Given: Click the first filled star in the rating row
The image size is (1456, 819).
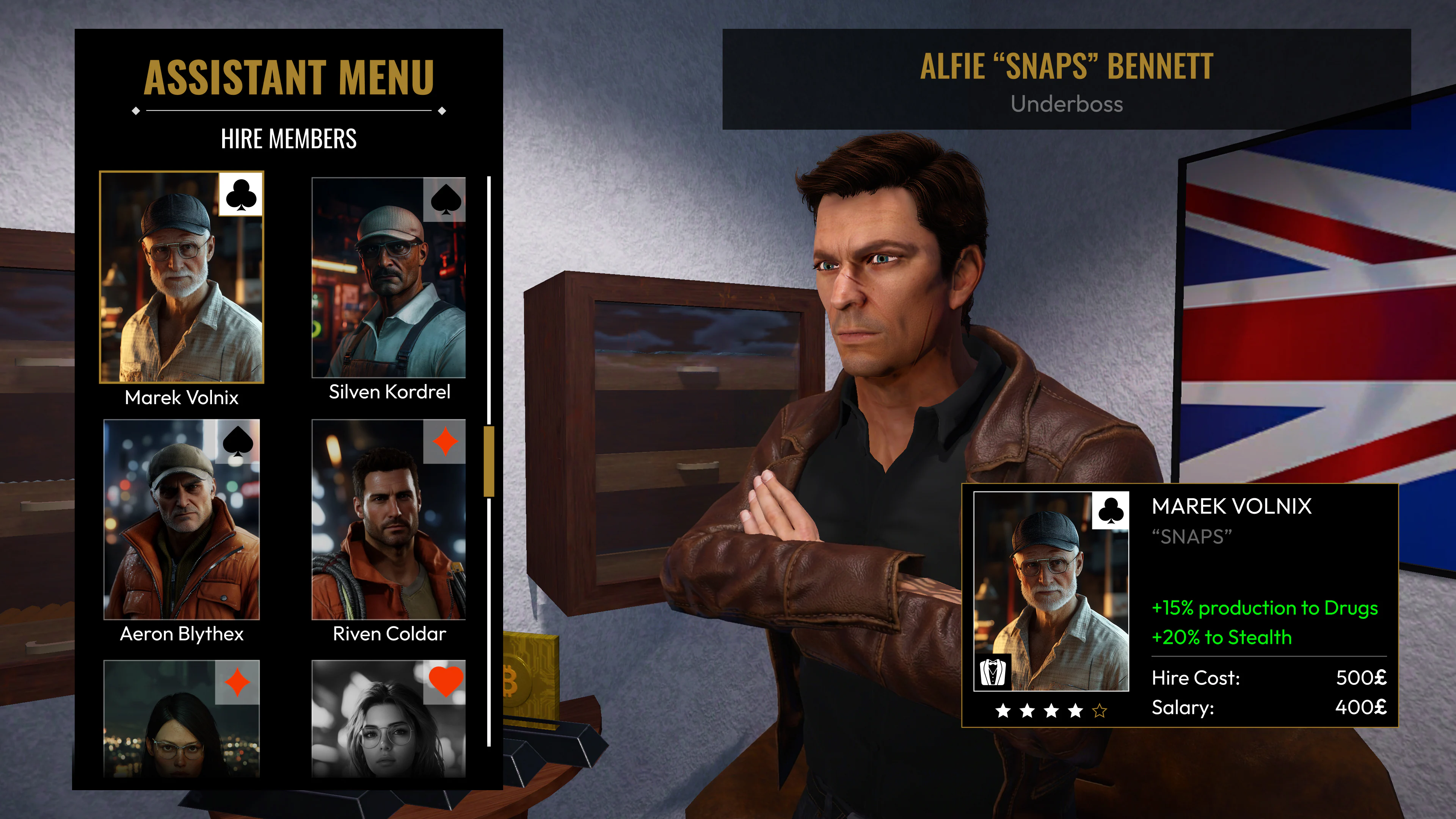Looking at the screenshot, I should [x=1003, y=712].
